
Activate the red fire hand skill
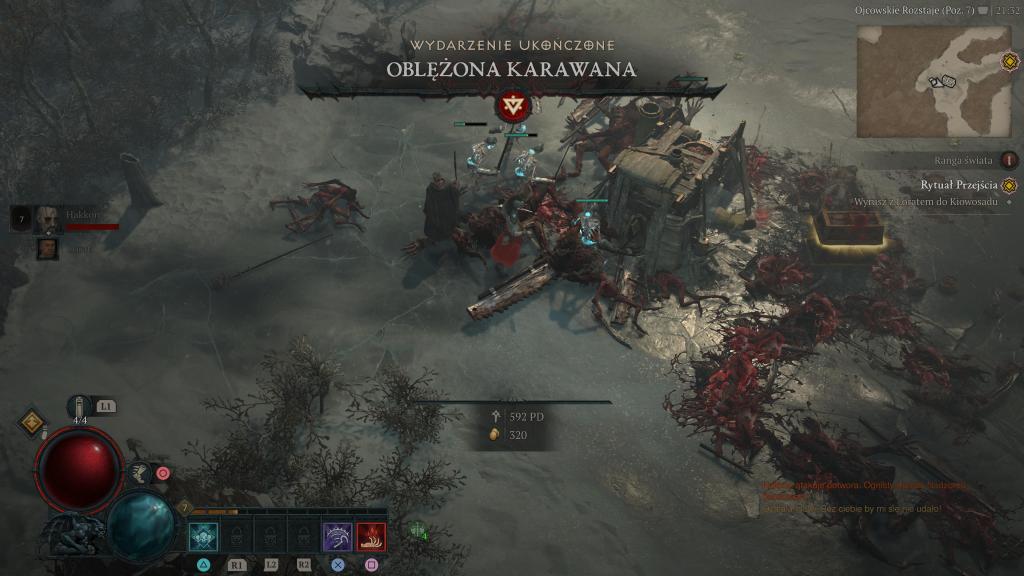click(371, 537)
